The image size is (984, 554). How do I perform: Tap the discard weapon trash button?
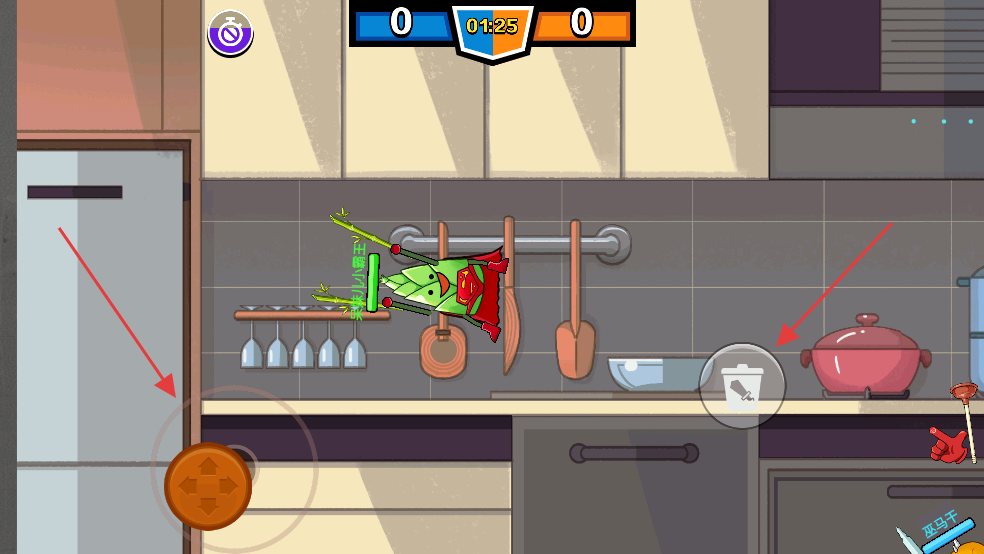click(742, 386)
